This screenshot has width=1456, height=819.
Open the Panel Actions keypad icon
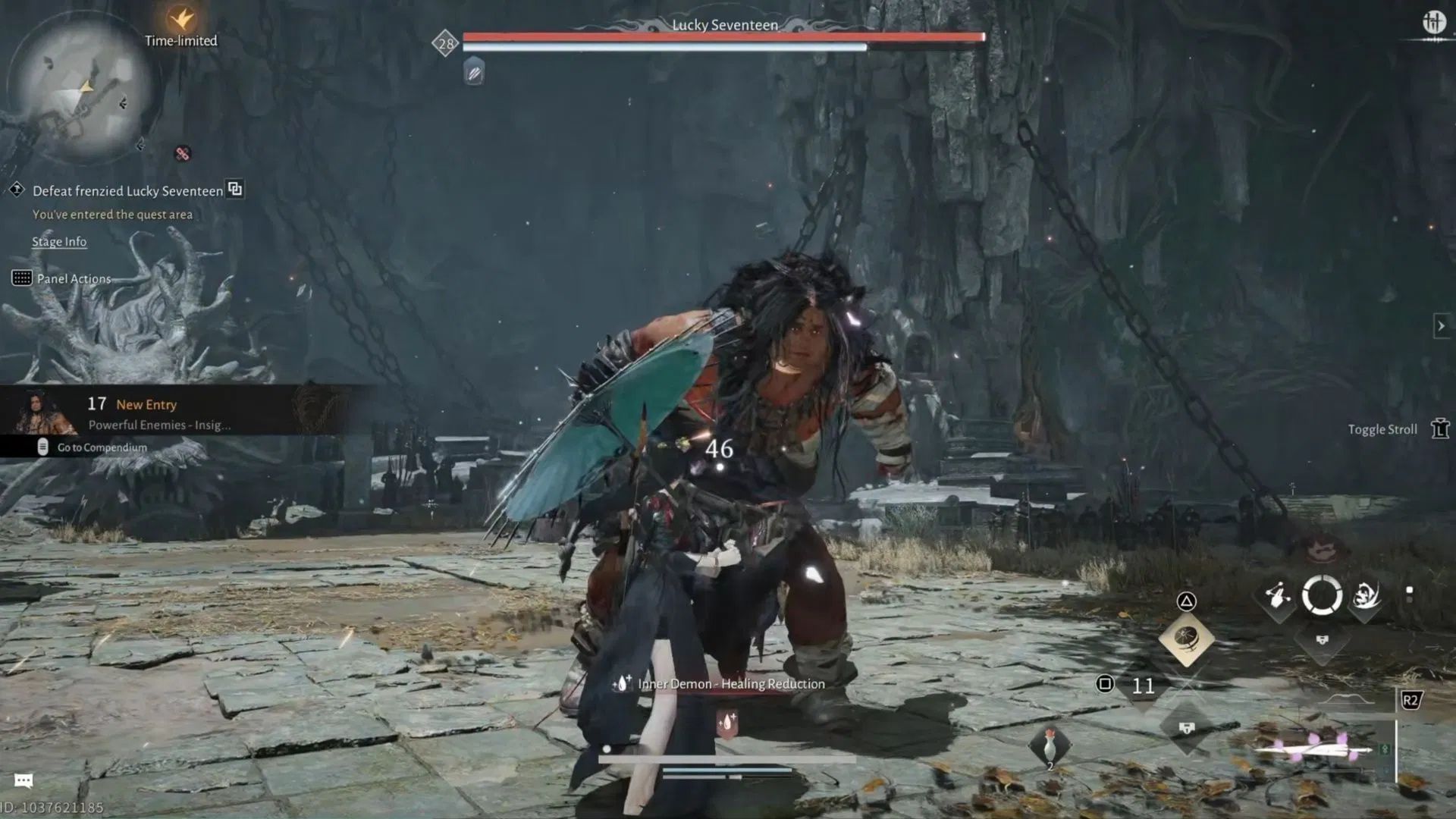21,278
